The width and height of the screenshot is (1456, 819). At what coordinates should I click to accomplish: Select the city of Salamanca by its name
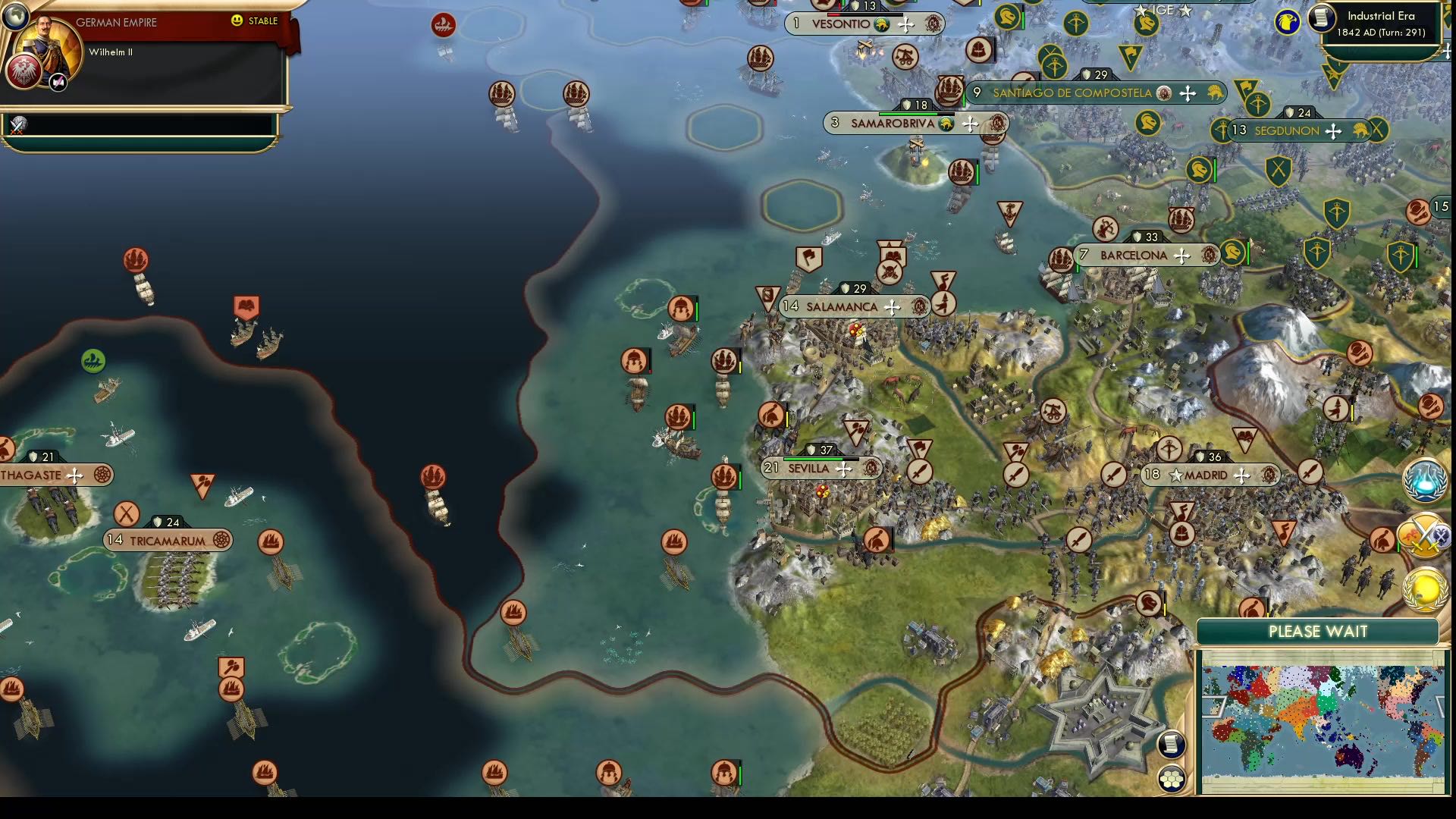tap(840, 307)
